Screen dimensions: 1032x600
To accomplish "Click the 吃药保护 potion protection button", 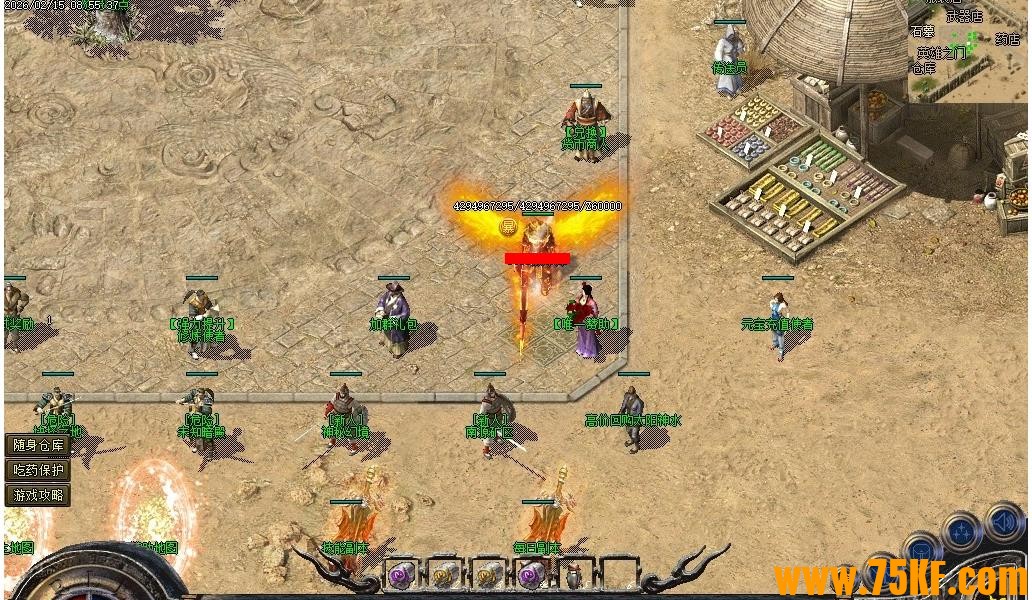I will coord(38,470).
